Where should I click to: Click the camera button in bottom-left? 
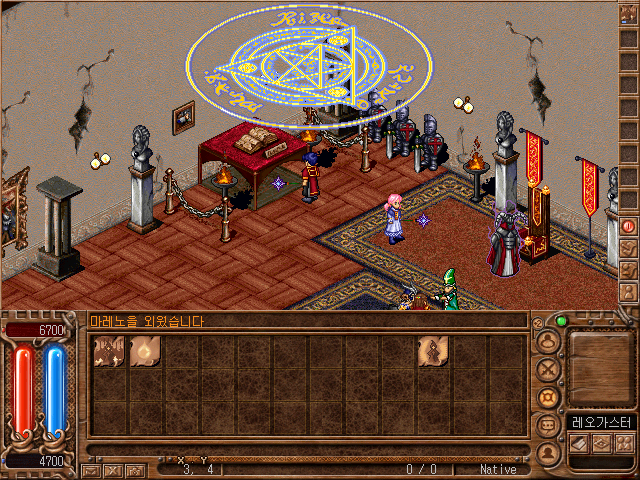(x=133, y=470)
